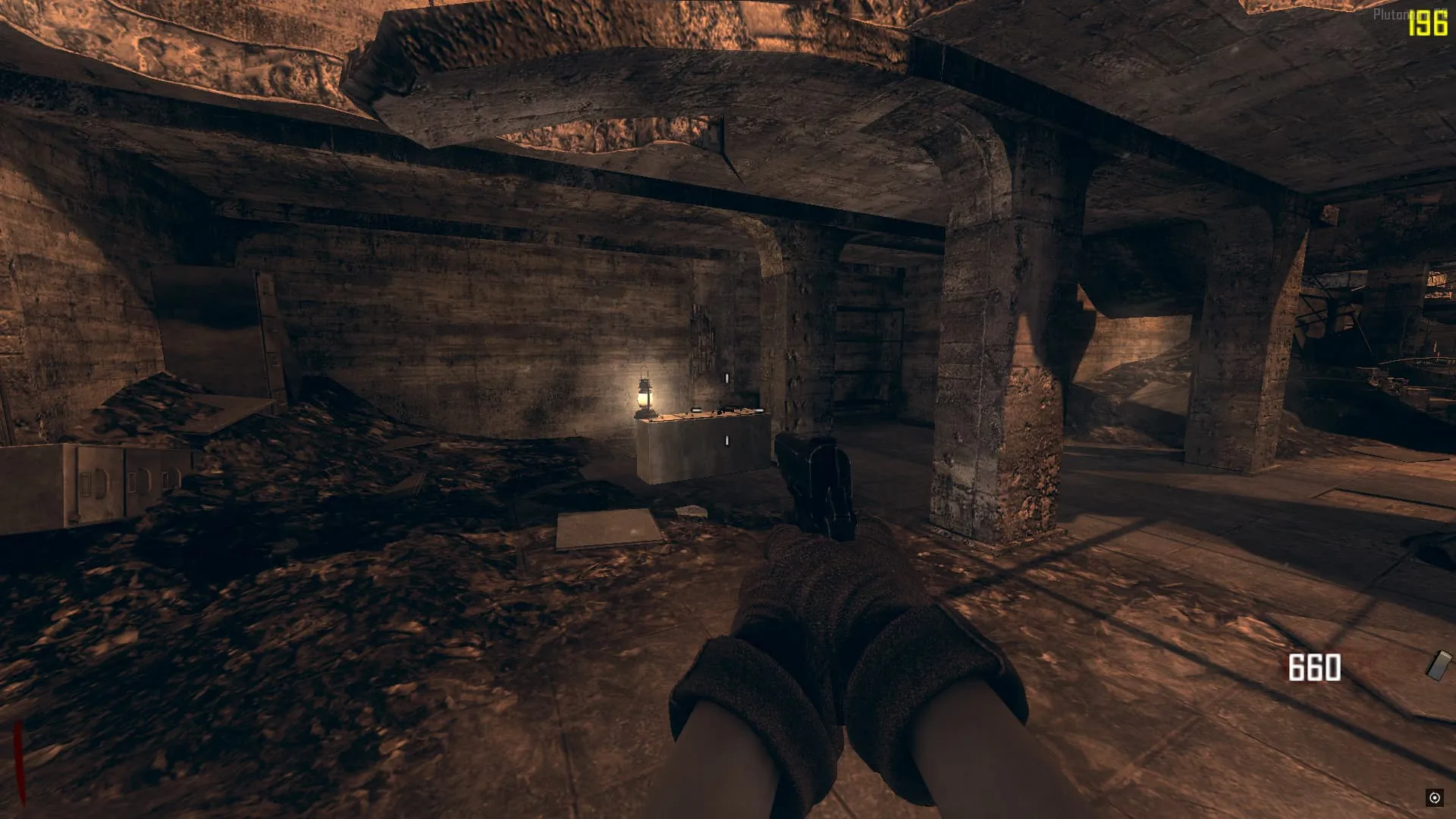Select the lighter item icon beside the points

tap(1438, 665)
